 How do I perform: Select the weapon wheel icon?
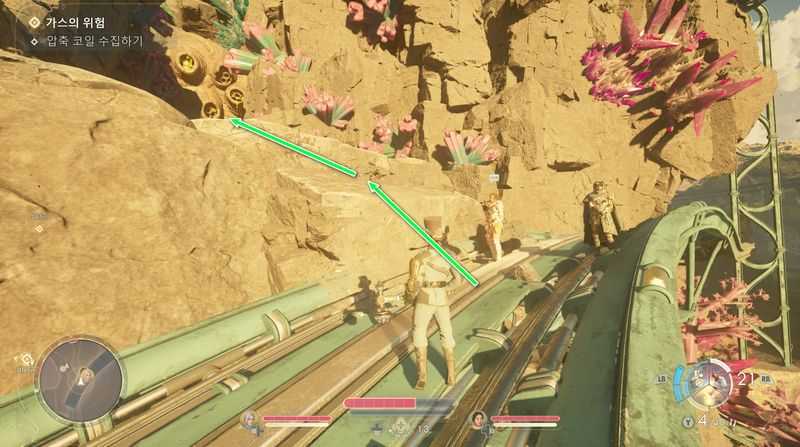710,381
